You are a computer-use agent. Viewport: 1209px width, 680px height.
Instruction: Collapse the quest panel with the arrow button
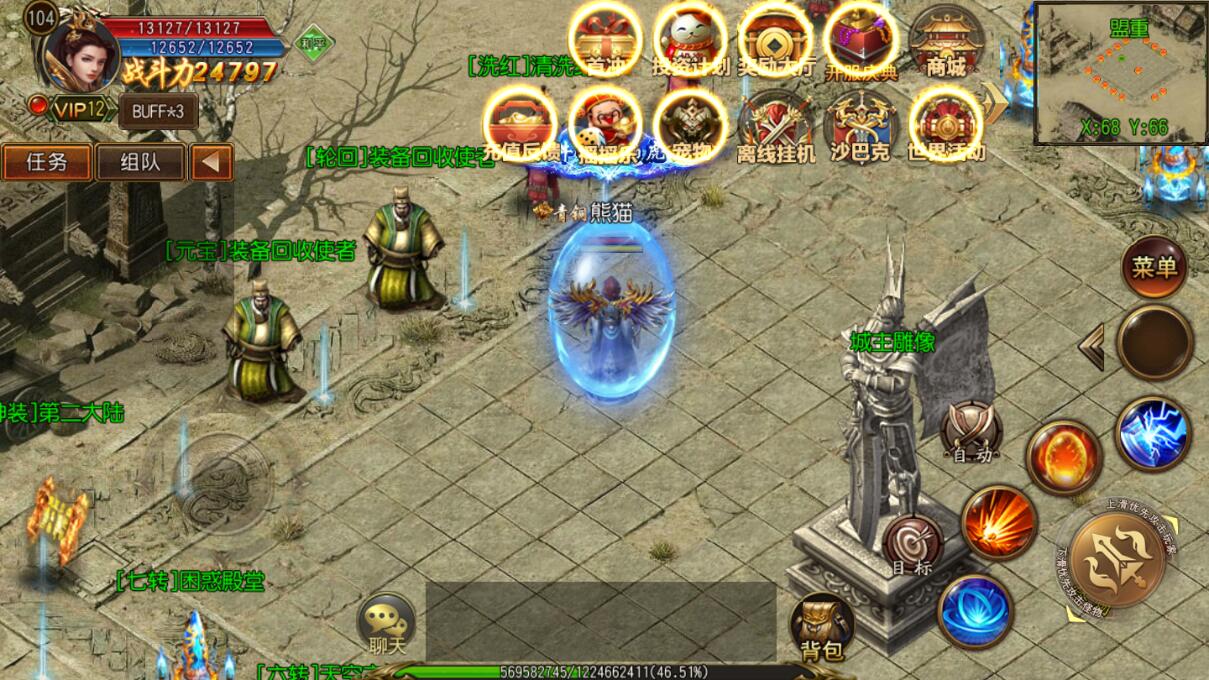click(x=211, y=162)
